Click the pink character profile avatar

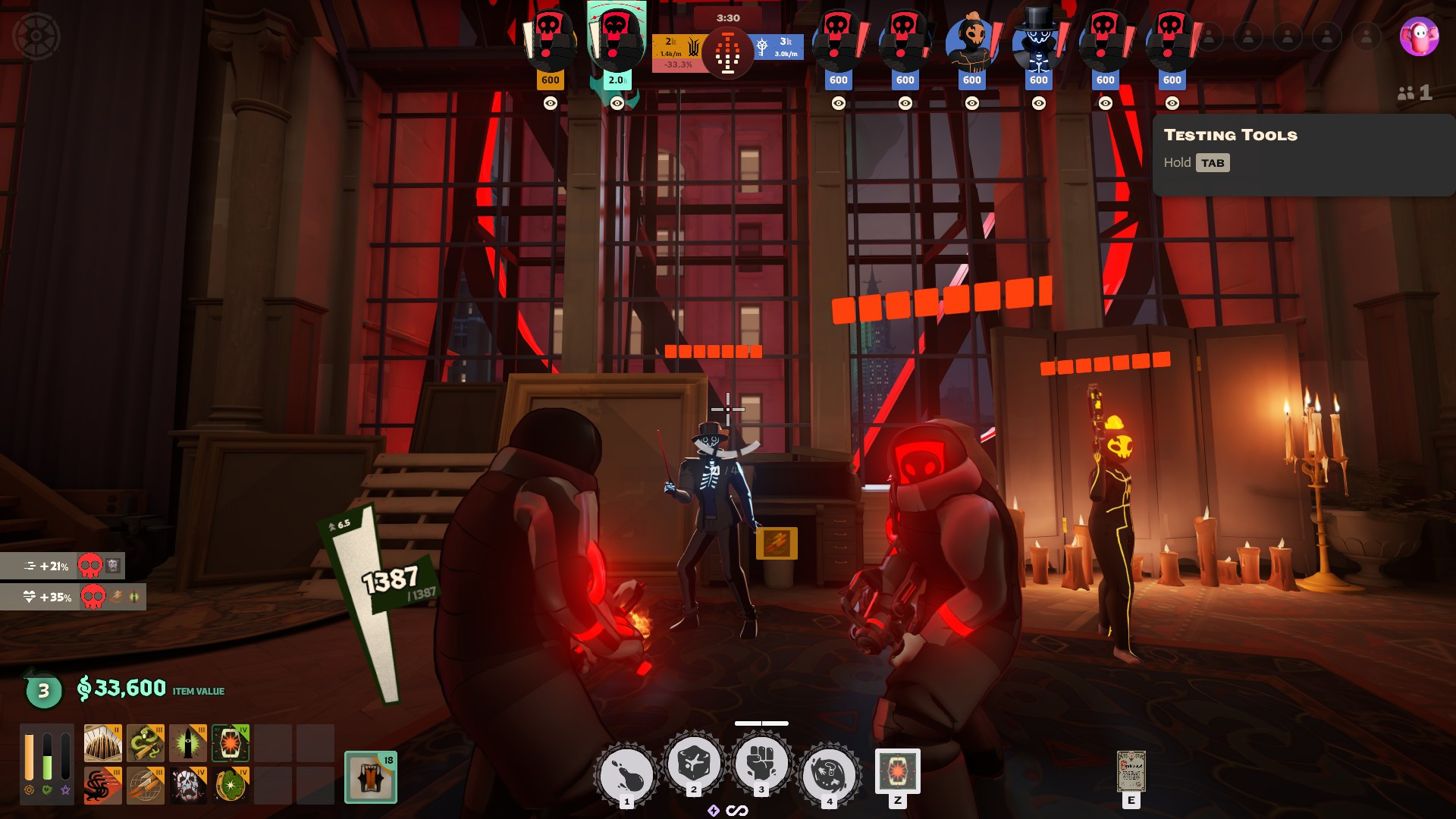1419,36
